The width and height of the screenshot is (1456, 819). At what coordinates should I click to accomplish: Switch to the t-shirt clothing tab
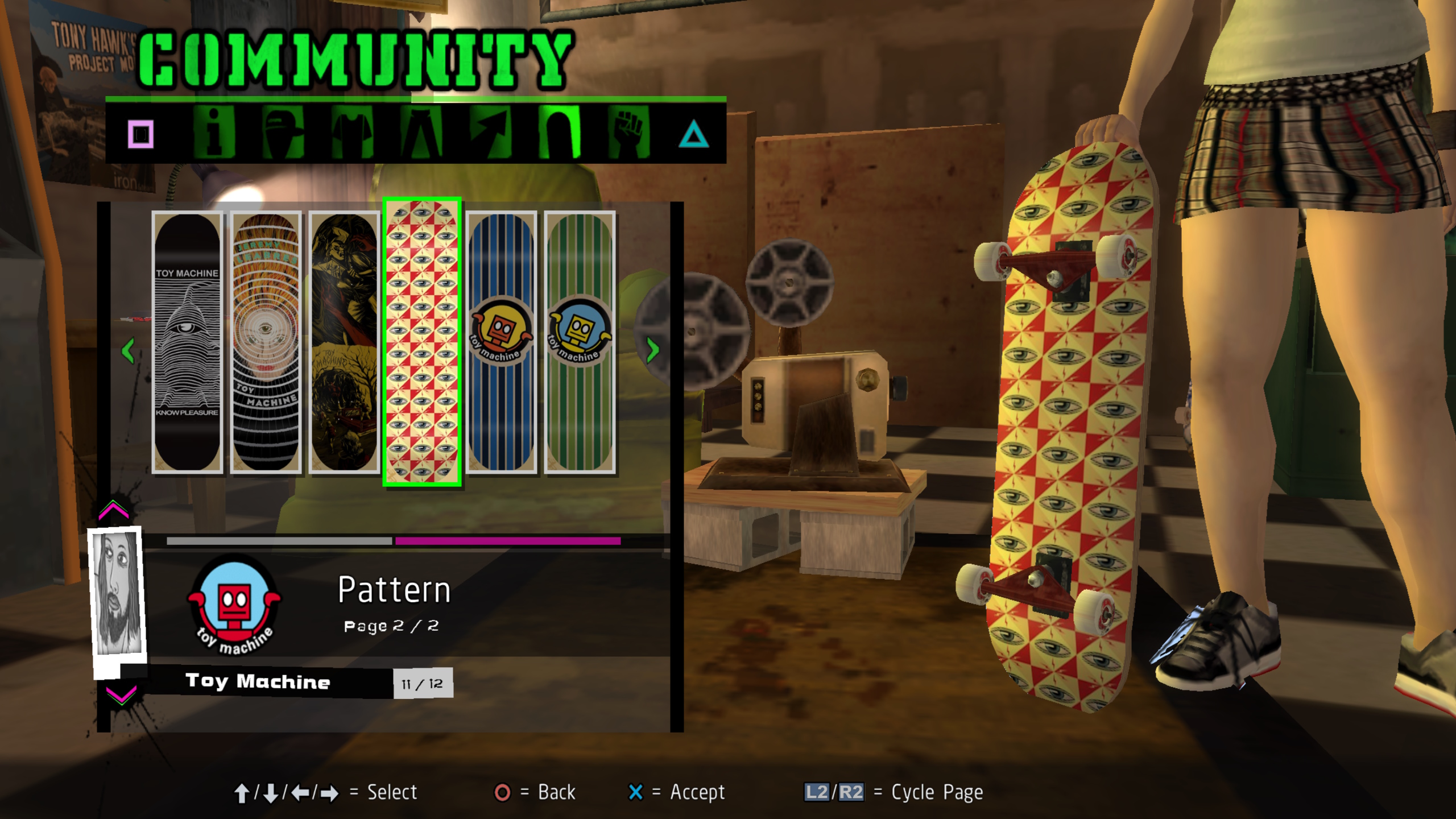click(x=352, y=133)
